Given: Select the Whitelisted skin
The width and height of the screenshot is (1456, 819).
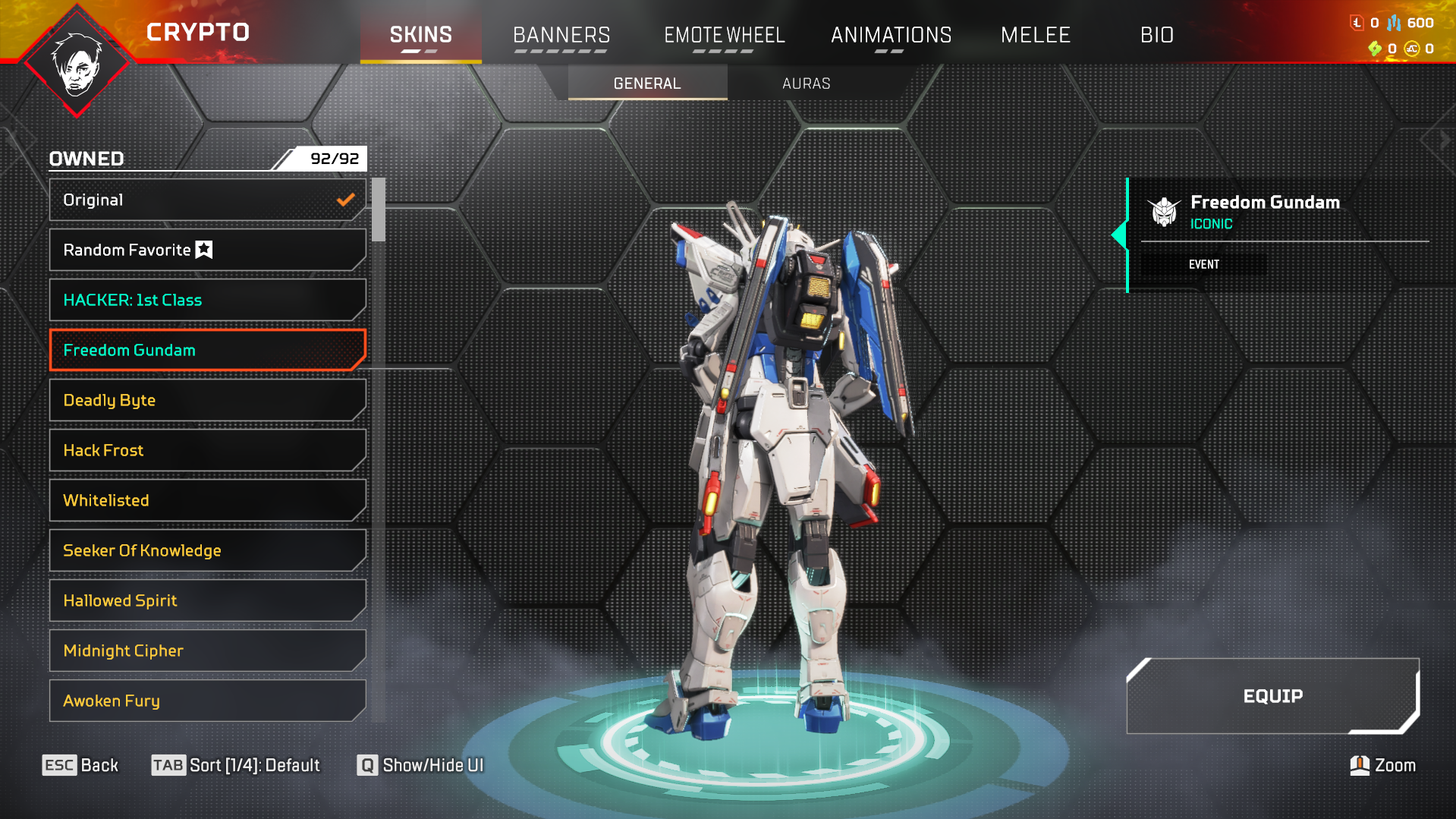Looking at the screenshot, I should (207, 500).
